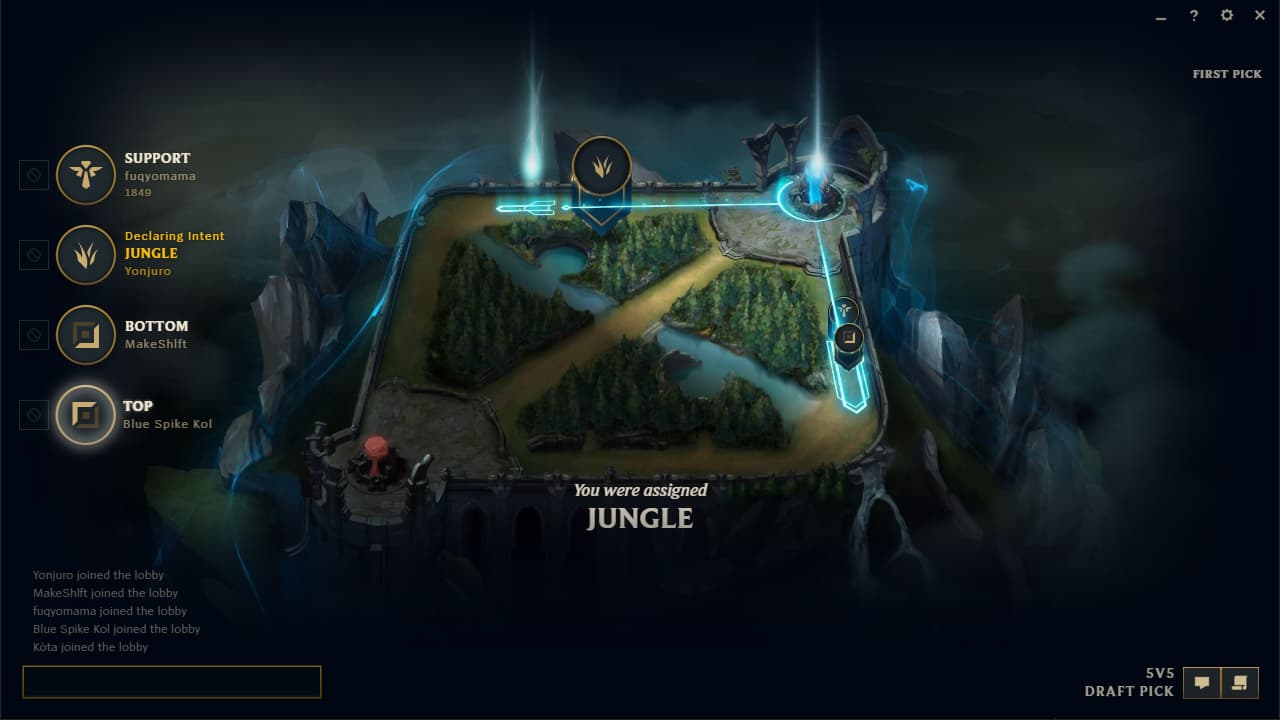Click the question mark help icon

(1193, 15)
